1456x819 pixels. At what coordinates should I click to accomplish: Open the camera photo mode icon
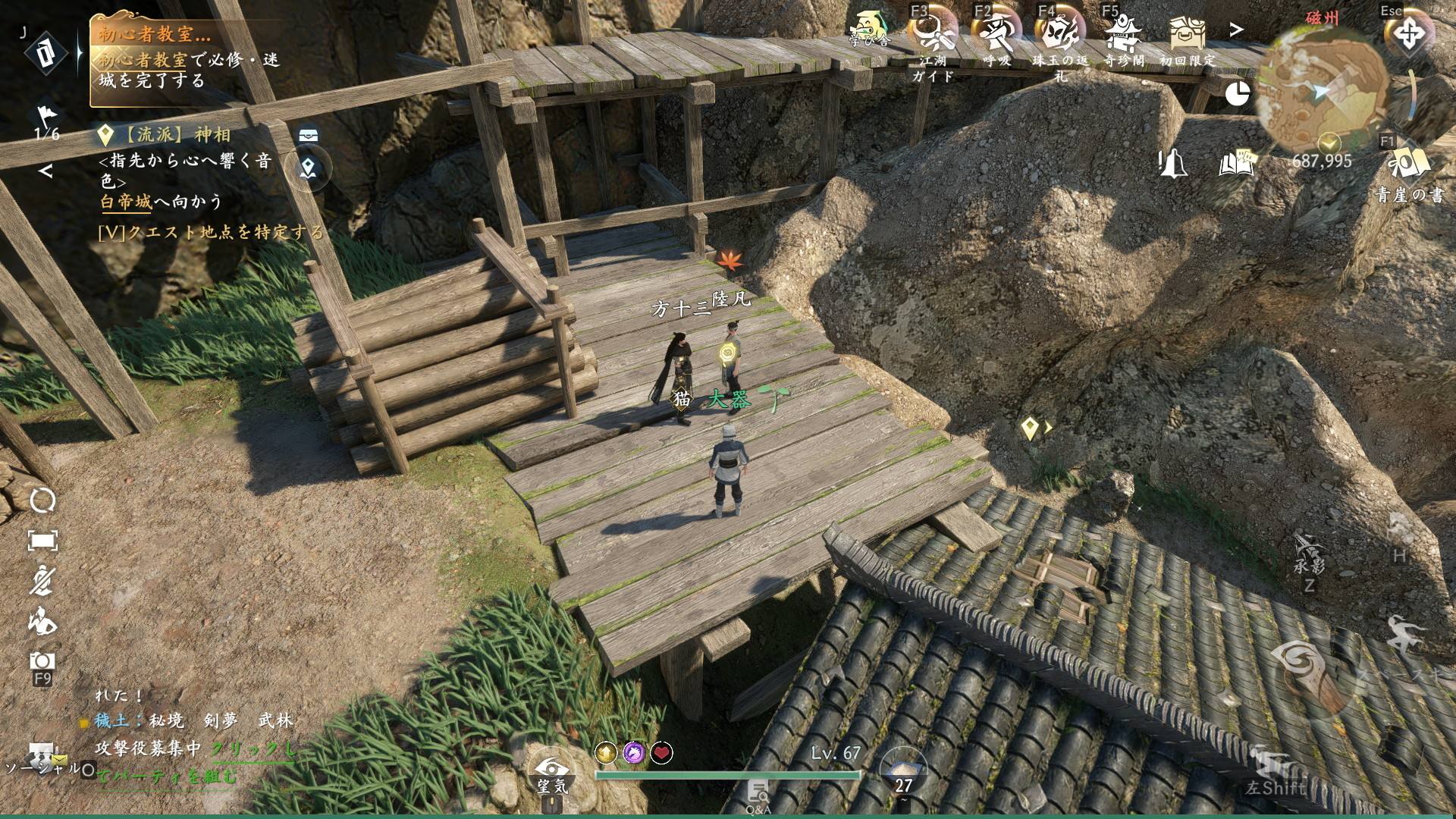tap(42, 661)
